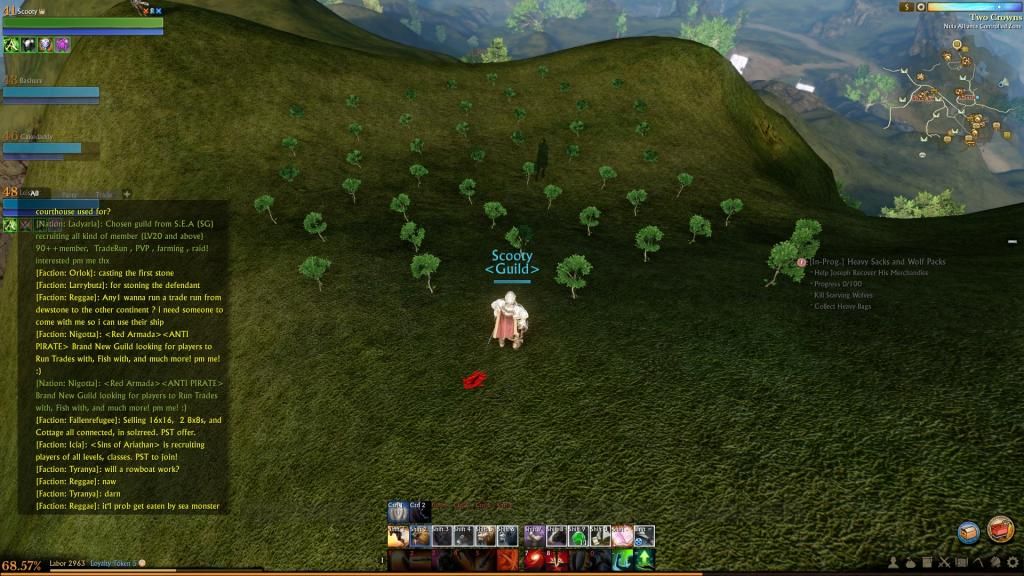Switch to the Trade chat tab
1024x576 pixels.
coord(103,193)
